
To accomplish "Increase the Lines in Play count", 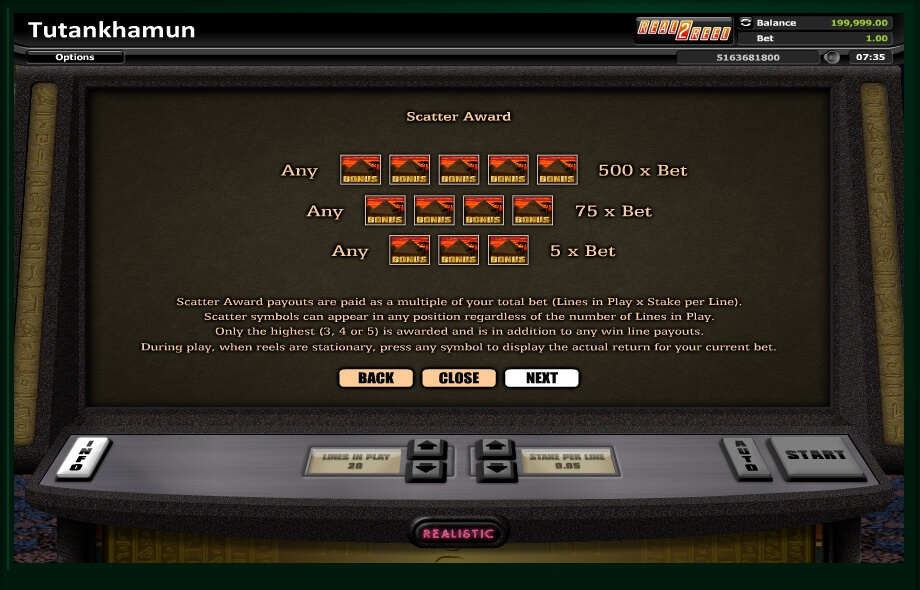I will click(x=425, y=448).
